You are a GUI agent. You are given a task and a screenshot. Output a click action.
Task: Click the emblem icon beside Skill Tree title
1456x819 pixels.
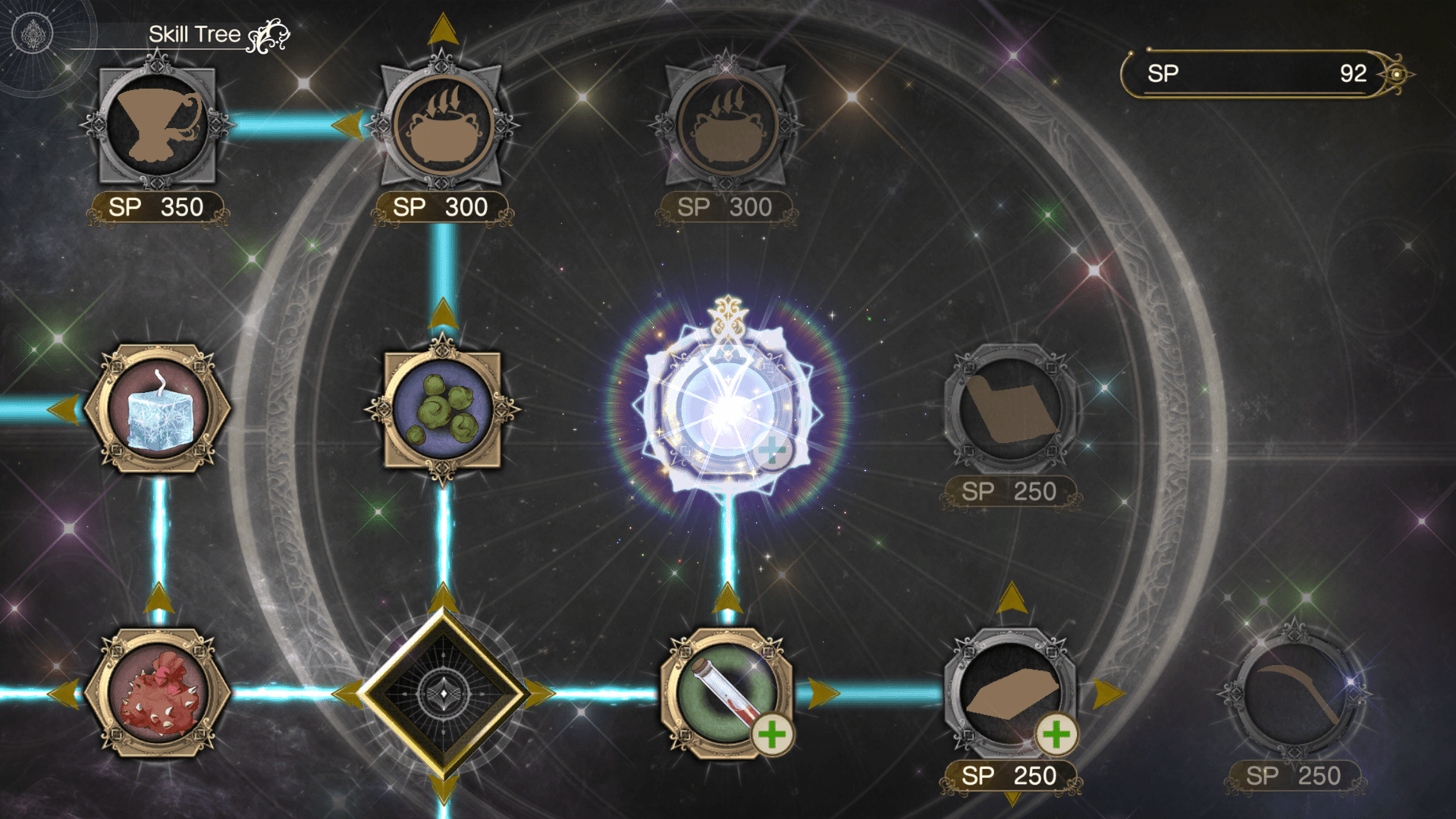point(33,34)
